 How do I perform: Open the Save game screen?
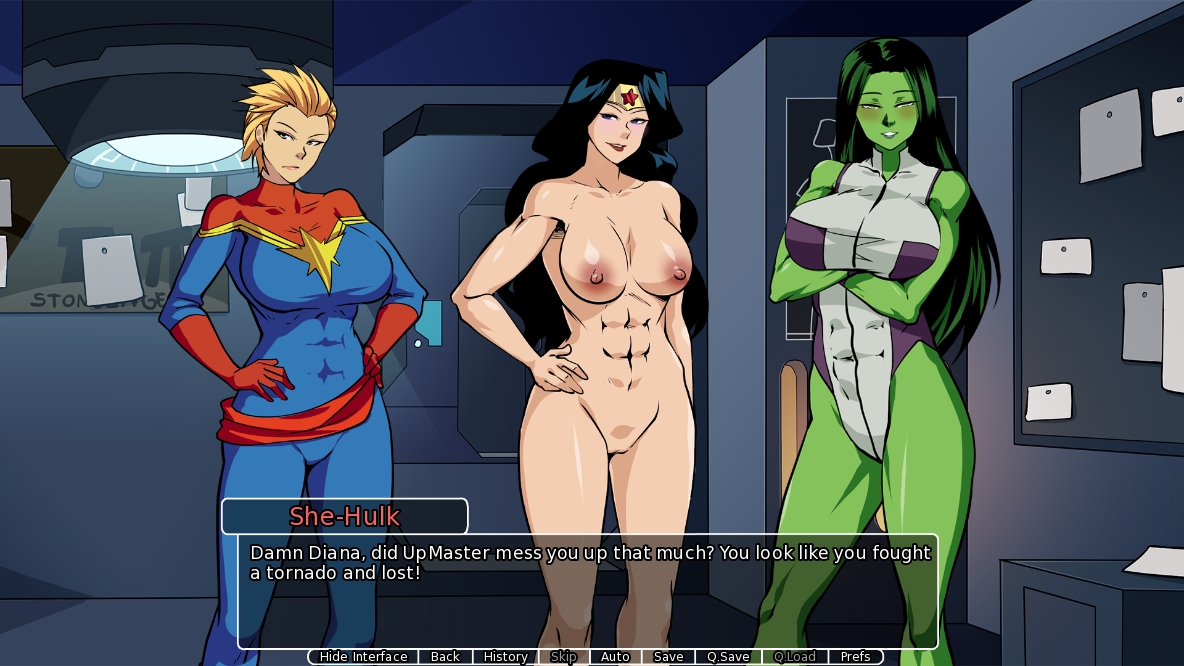click(x=668, y=657)
